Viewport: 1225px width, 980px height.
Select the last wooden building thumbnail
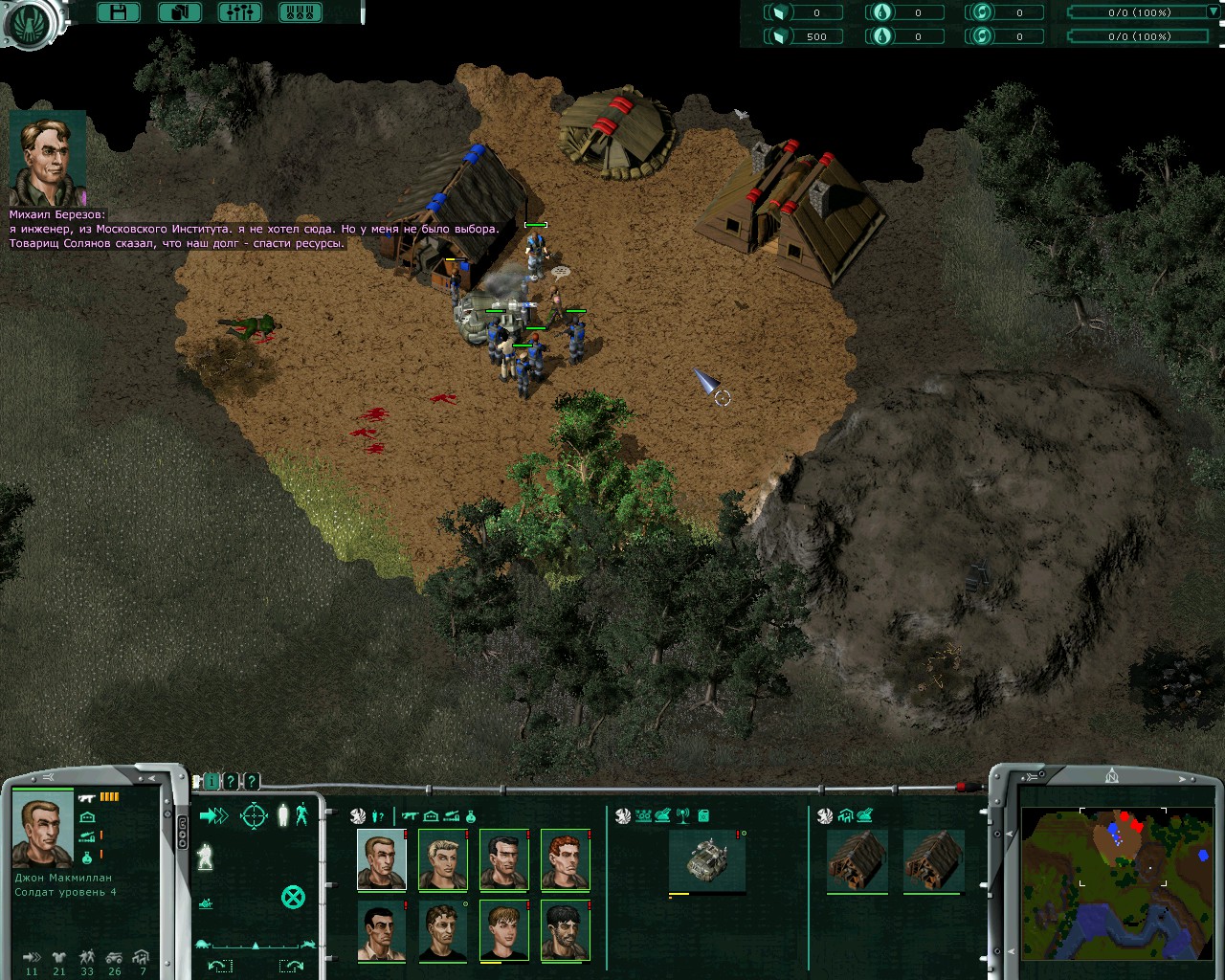(x=933, y=859)
